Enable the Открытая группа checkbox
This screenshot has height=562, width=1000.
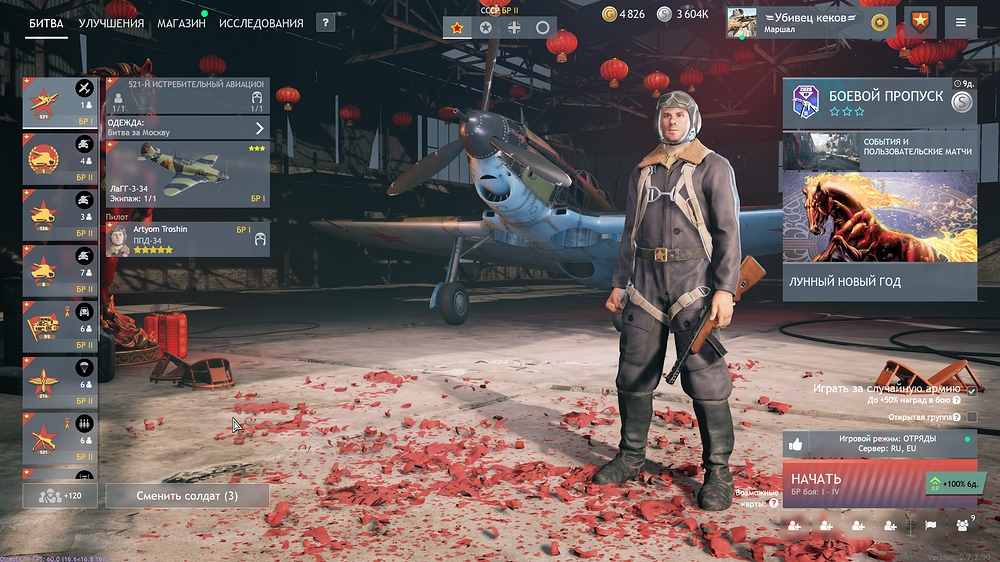[971, 416]
